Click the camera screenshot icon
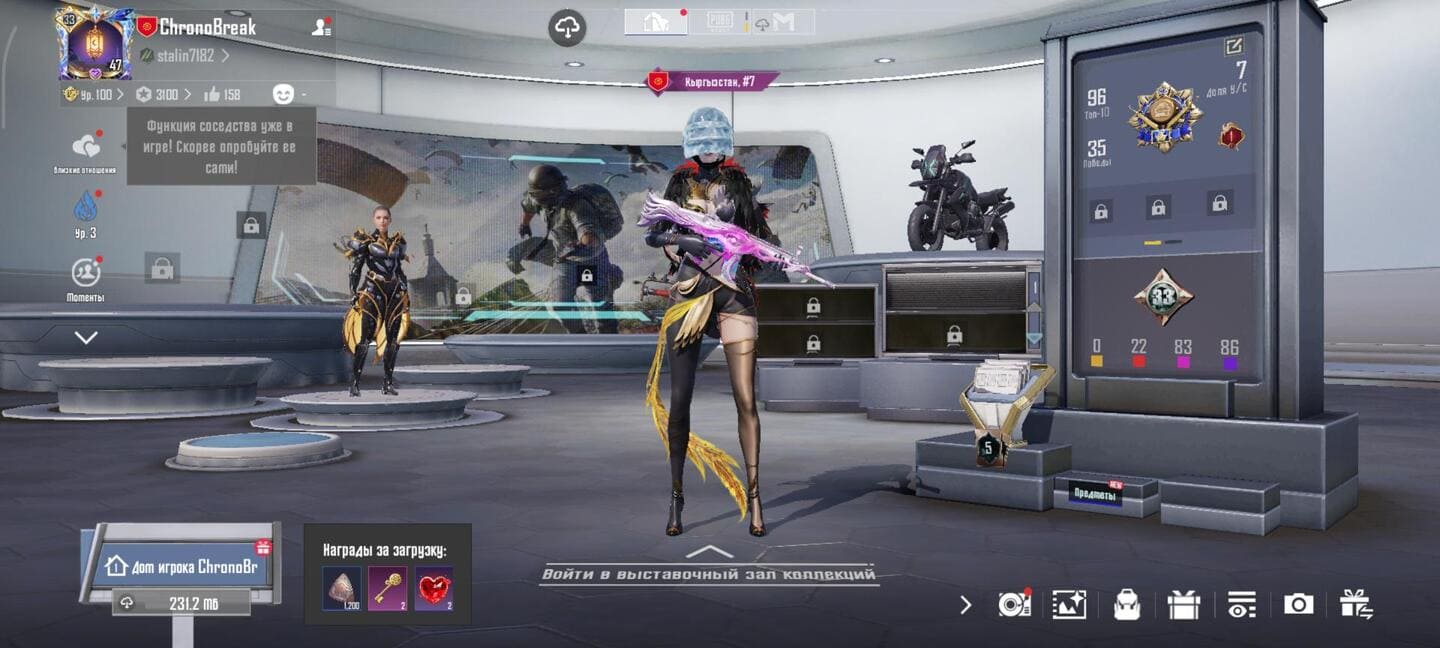The image size is (1440, 648). 1298,604
